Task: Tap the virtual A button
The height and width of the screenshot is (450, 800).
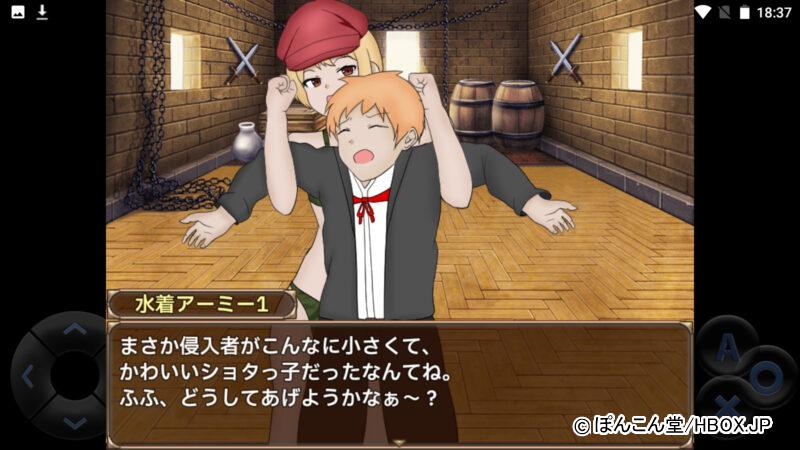Action: click(729, 349)
